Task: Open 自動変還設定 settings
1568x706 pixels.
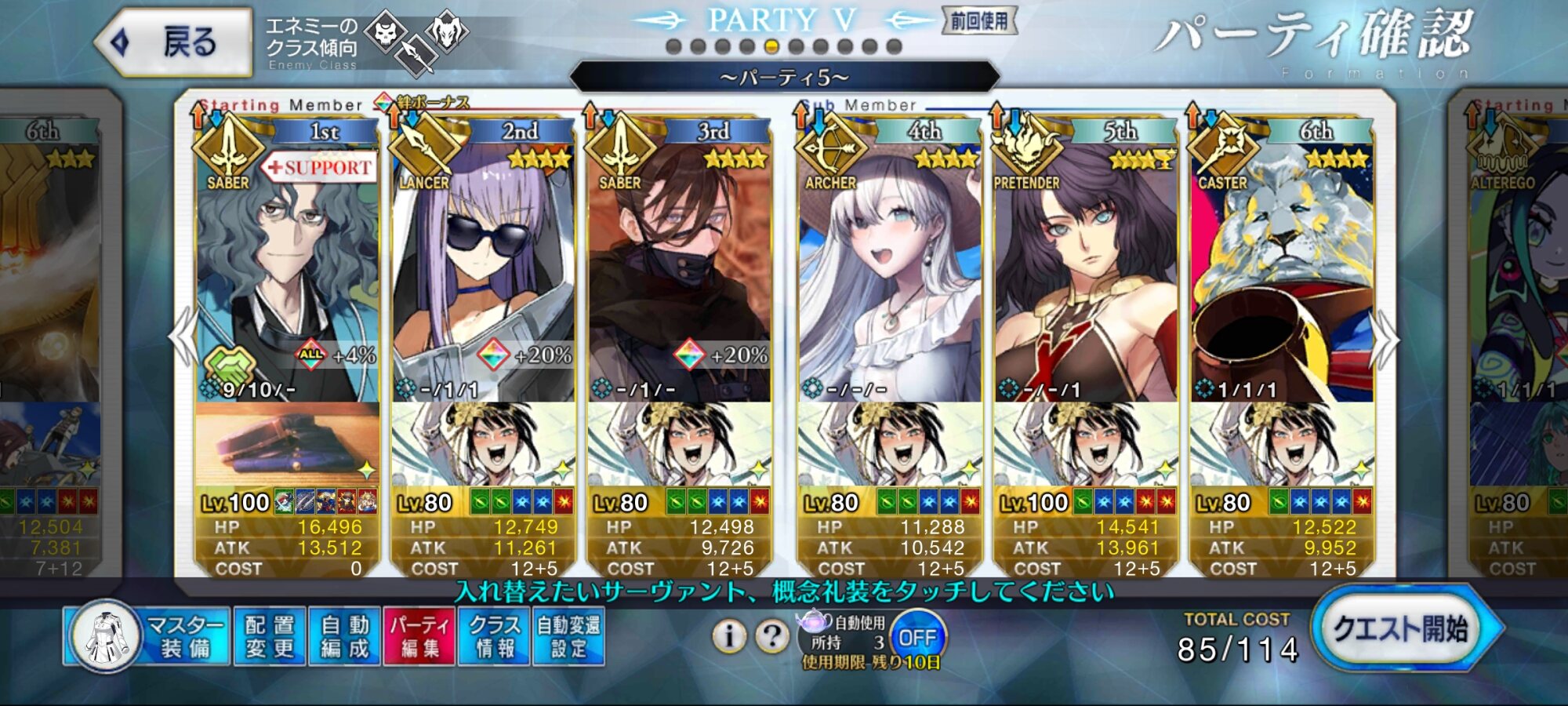Action: [568, 636]
